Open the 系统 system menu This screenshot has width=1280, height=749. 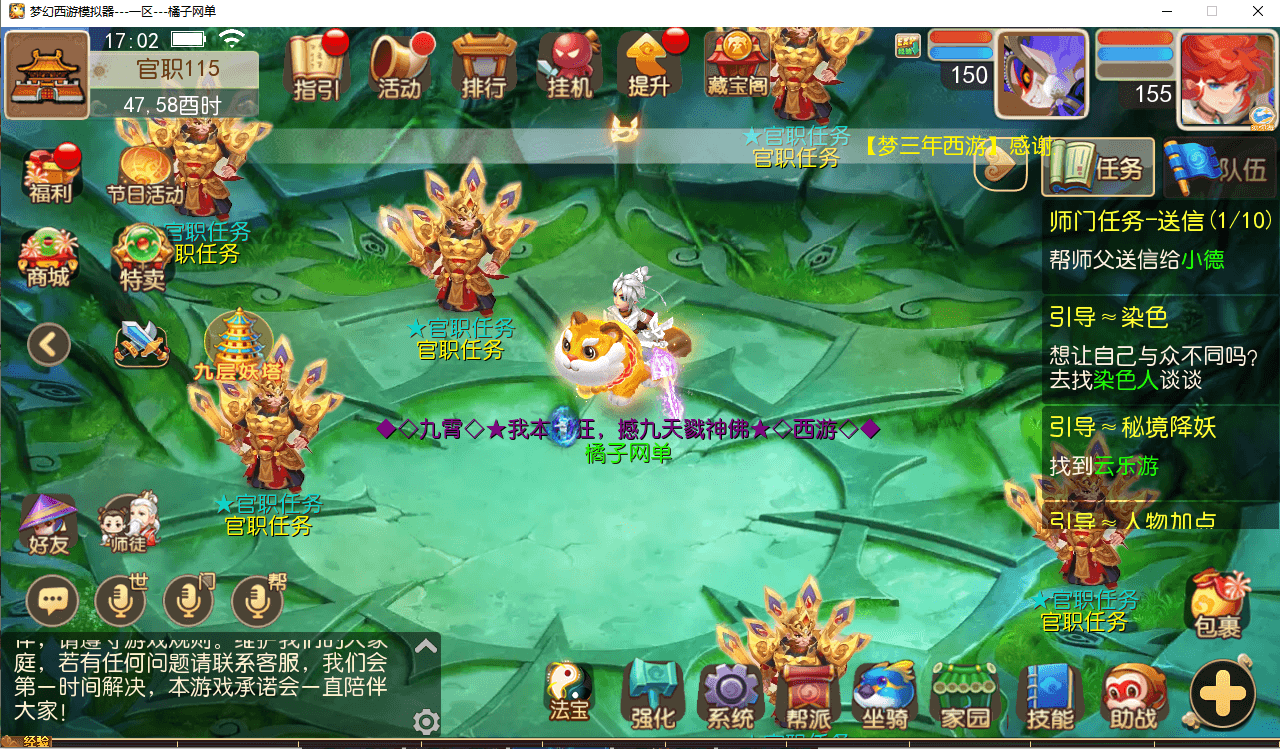click(x=731, y=695)
